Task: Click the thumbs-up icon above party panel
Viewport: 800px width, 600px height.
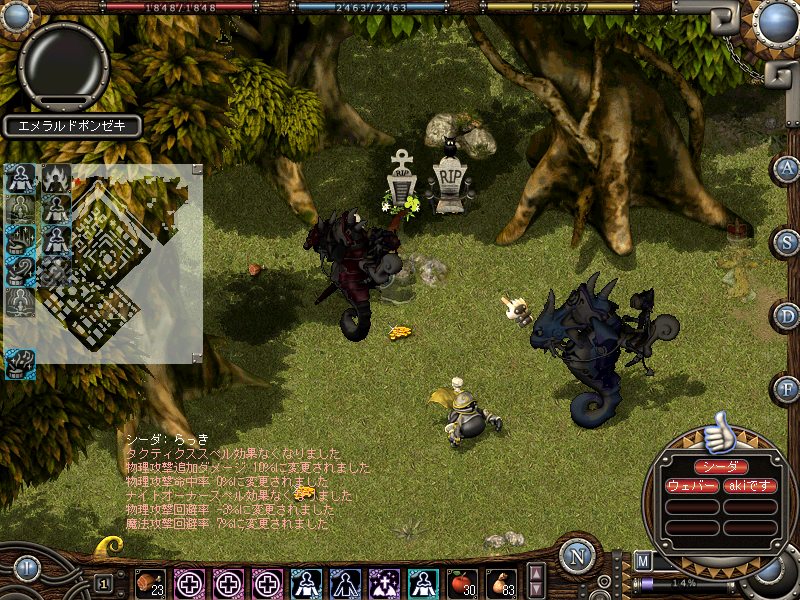Action: click(718, 434)
